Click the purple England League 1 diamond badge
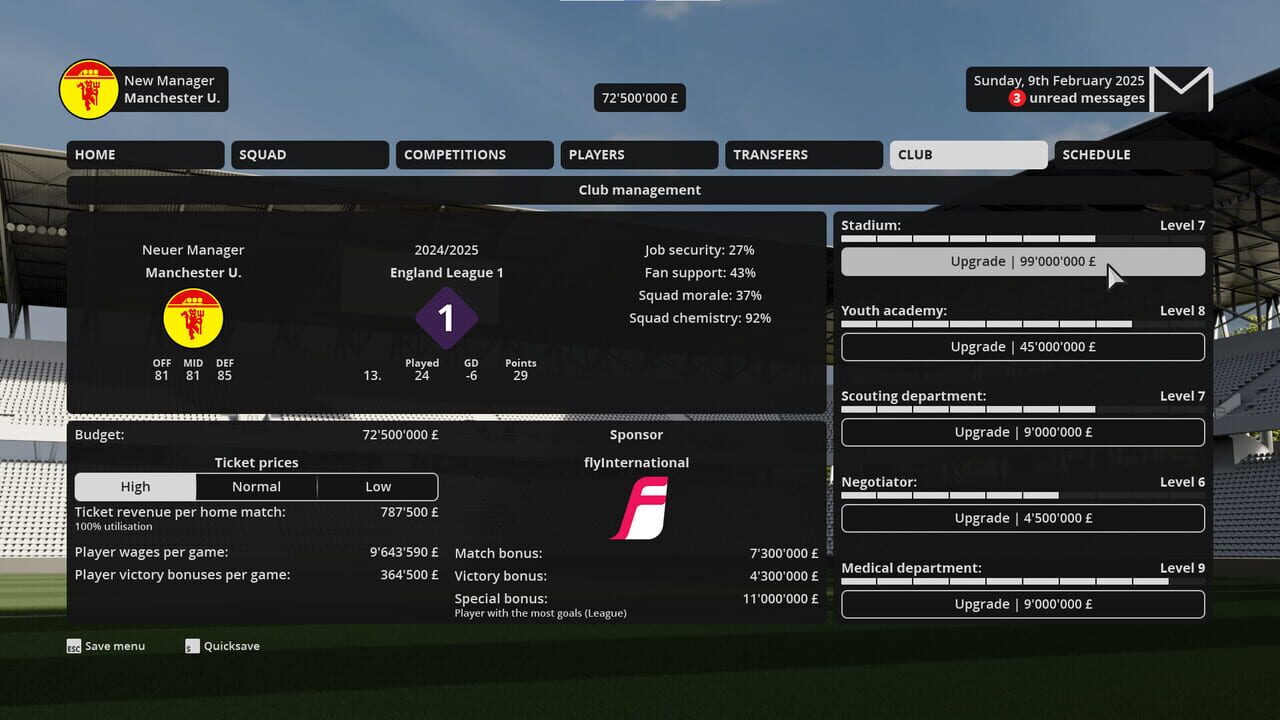This screenshot has height=720, width=1280. click(x=446, y=317)
